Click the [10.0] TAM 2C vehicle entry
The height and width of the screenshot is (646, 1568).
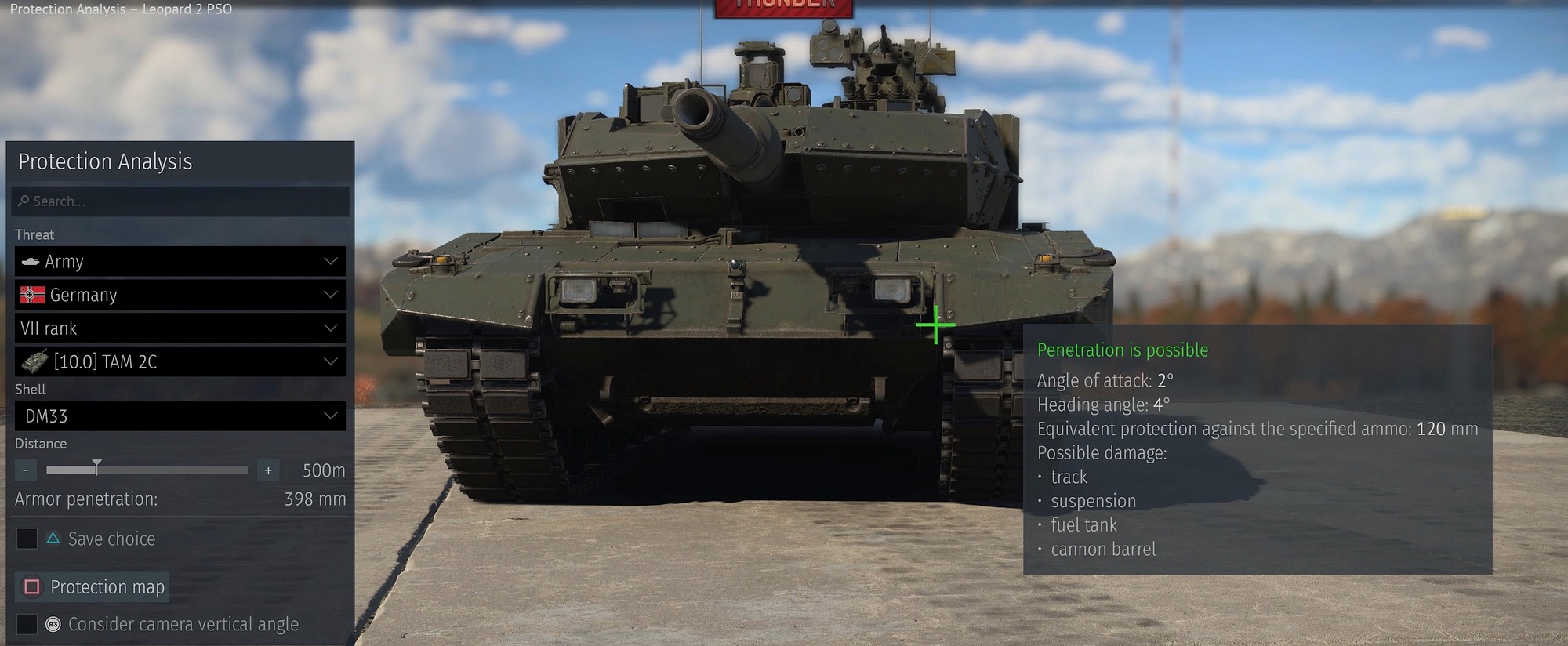179,361
